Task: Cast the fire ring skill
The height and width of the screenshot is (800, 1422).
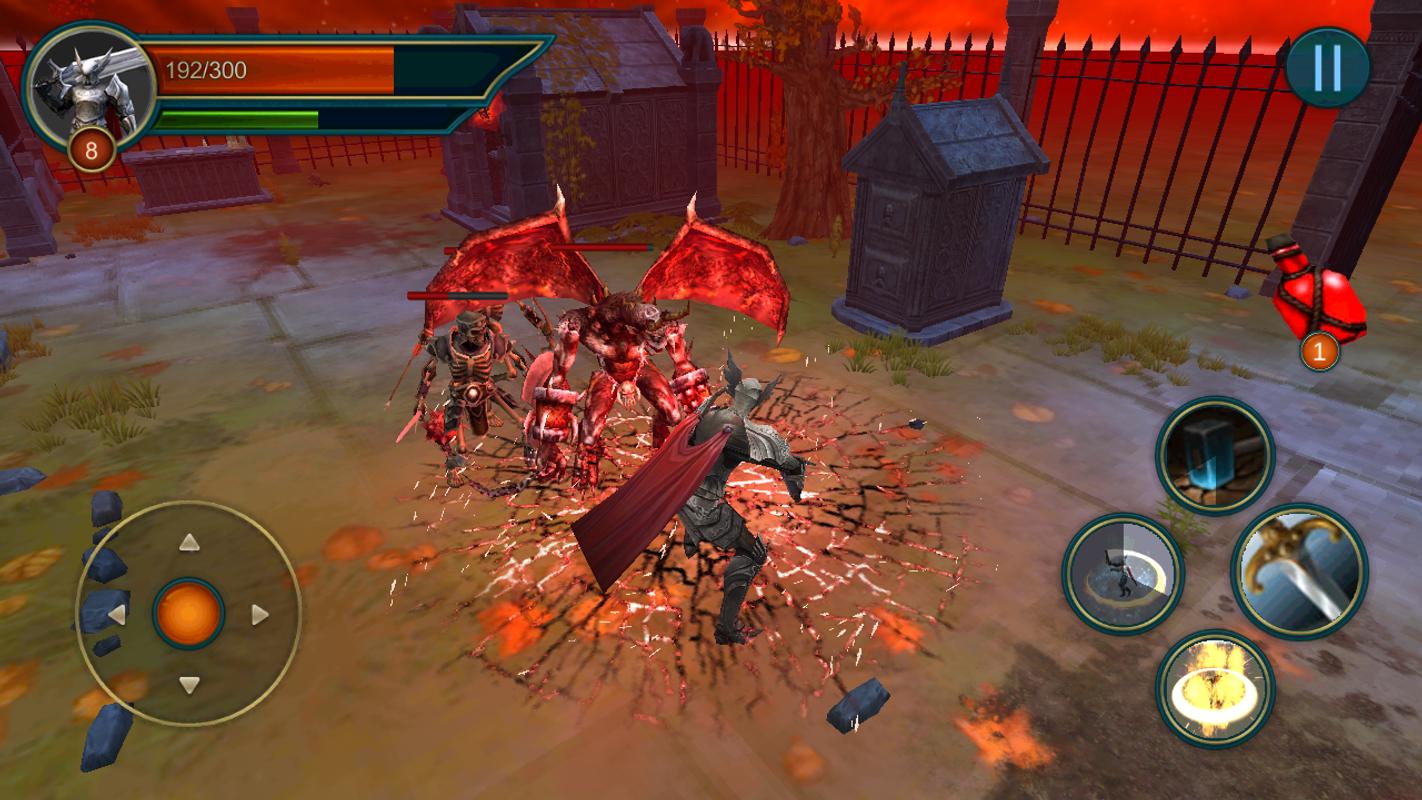Action: [x=1215, y=689]
